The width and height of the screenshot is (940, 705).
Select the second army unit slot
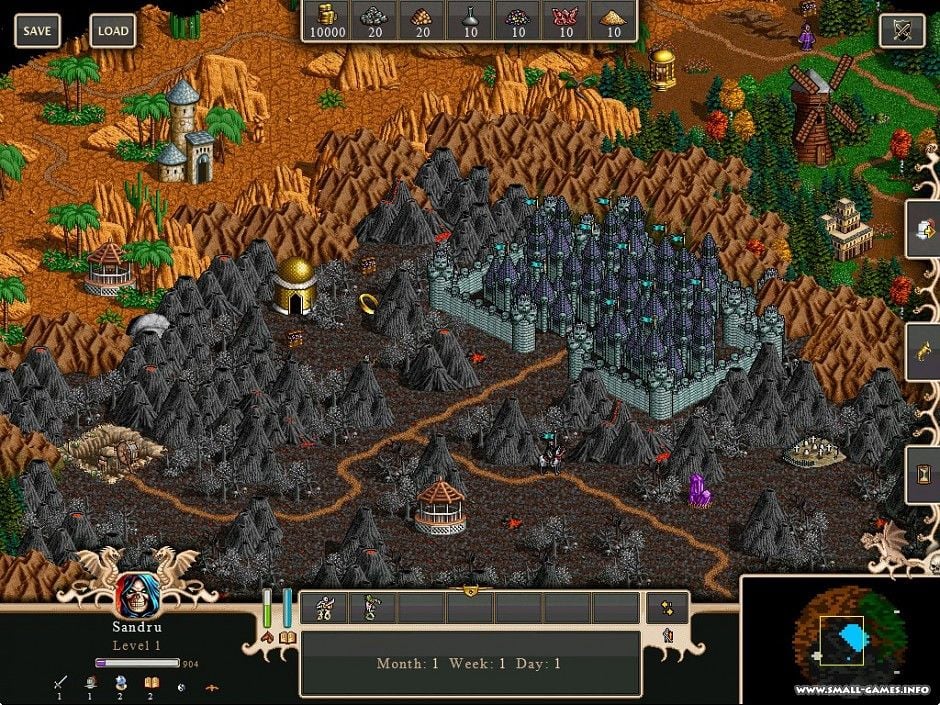pos(373,607)
